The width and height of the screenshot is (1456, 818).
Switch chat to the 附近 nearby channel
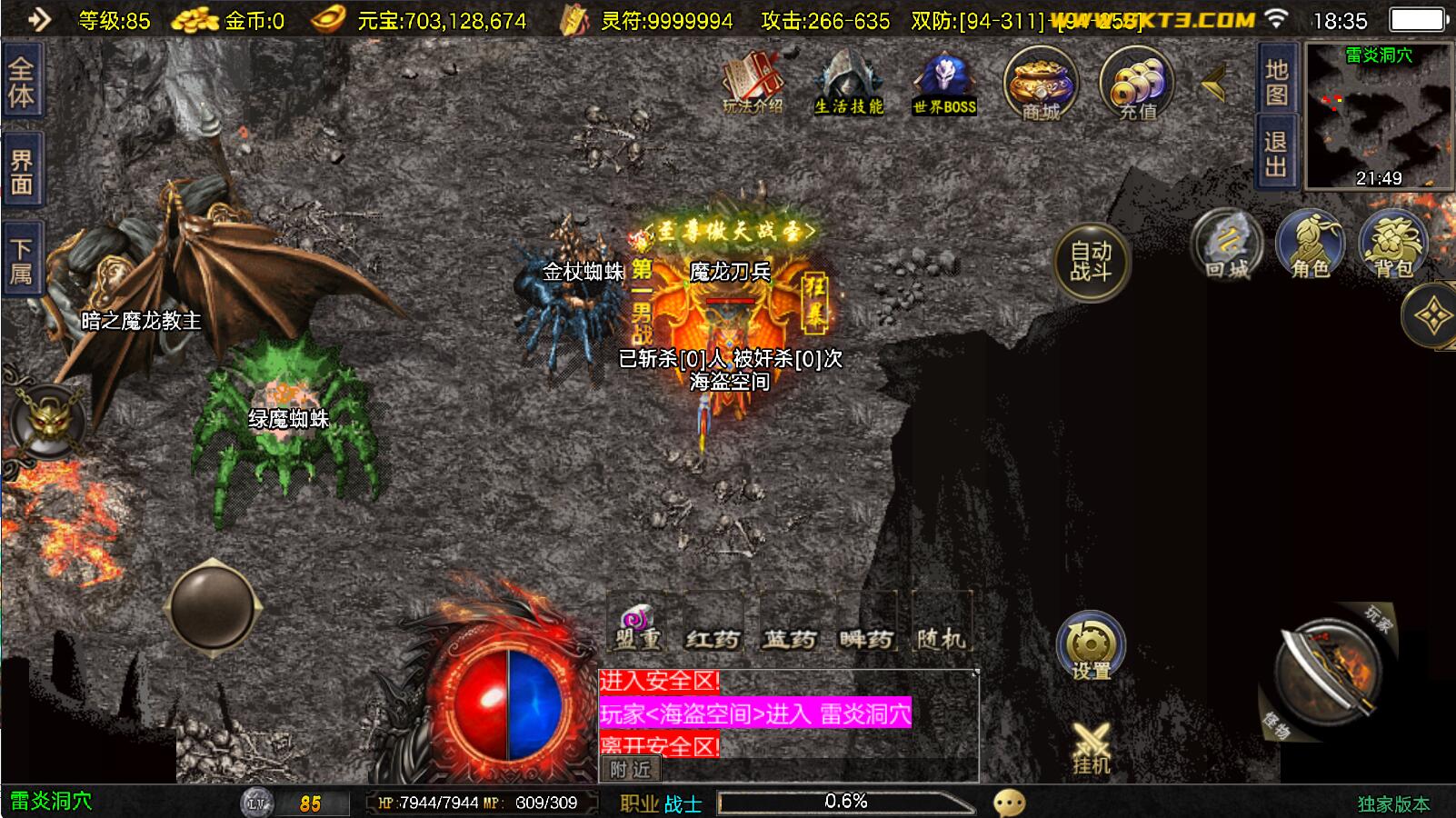click(630, 770)
